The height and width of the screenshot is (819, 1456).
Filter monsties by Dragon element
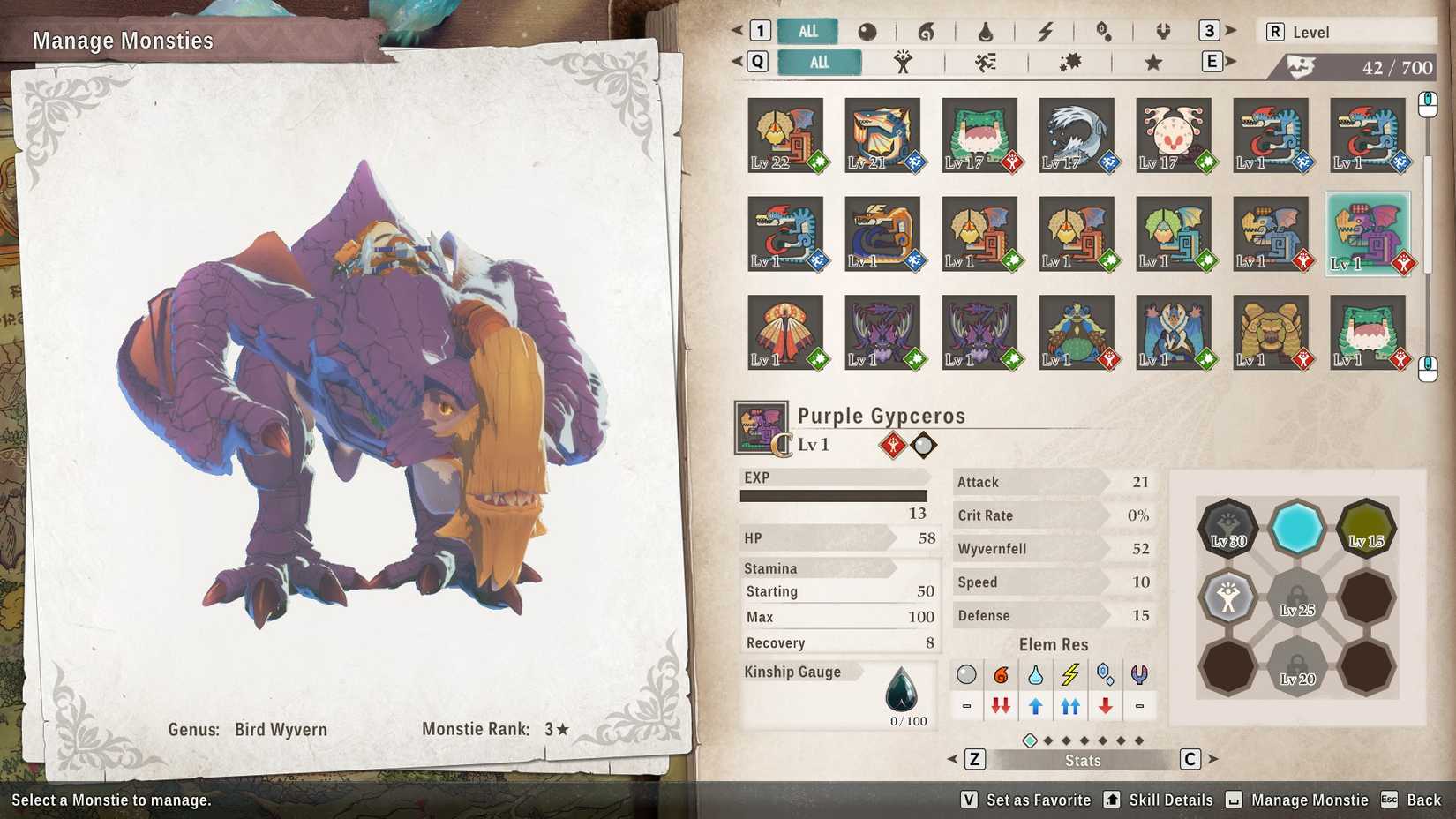pos(1163,31)
